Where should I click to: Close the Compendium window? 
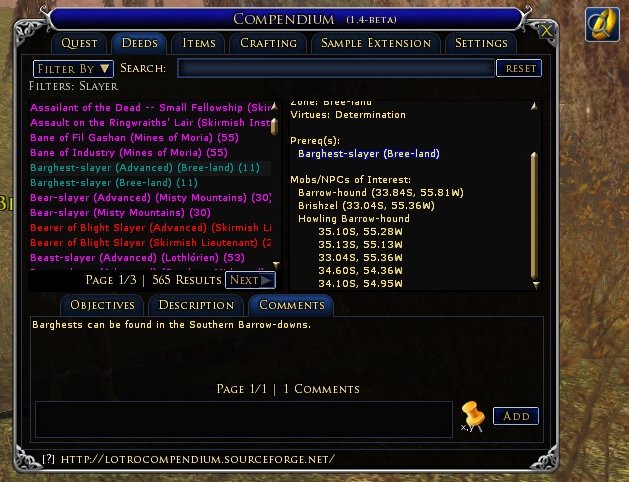point(546,30)
